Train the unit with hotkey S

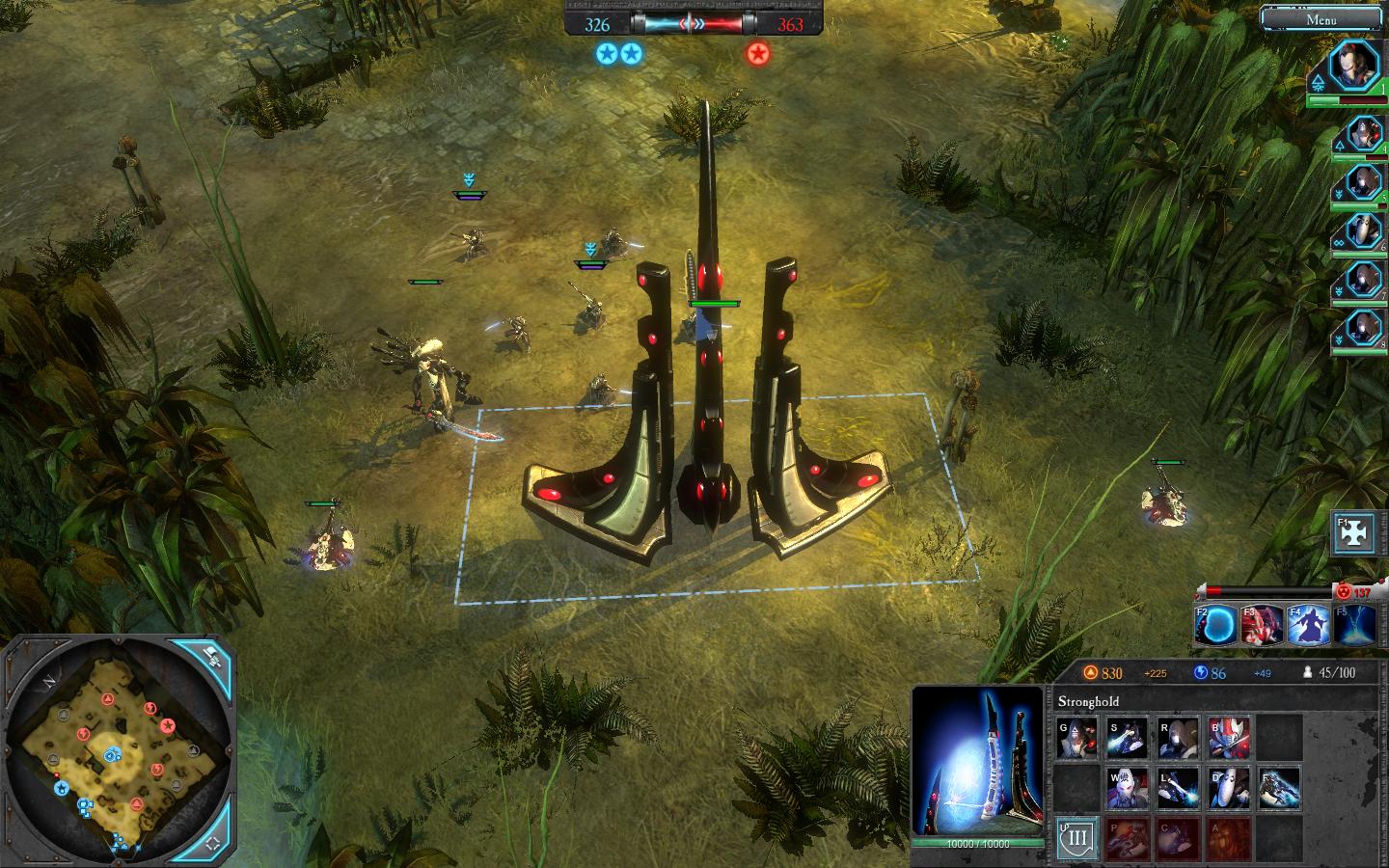pyautogui.click(x=1127, y=738)
